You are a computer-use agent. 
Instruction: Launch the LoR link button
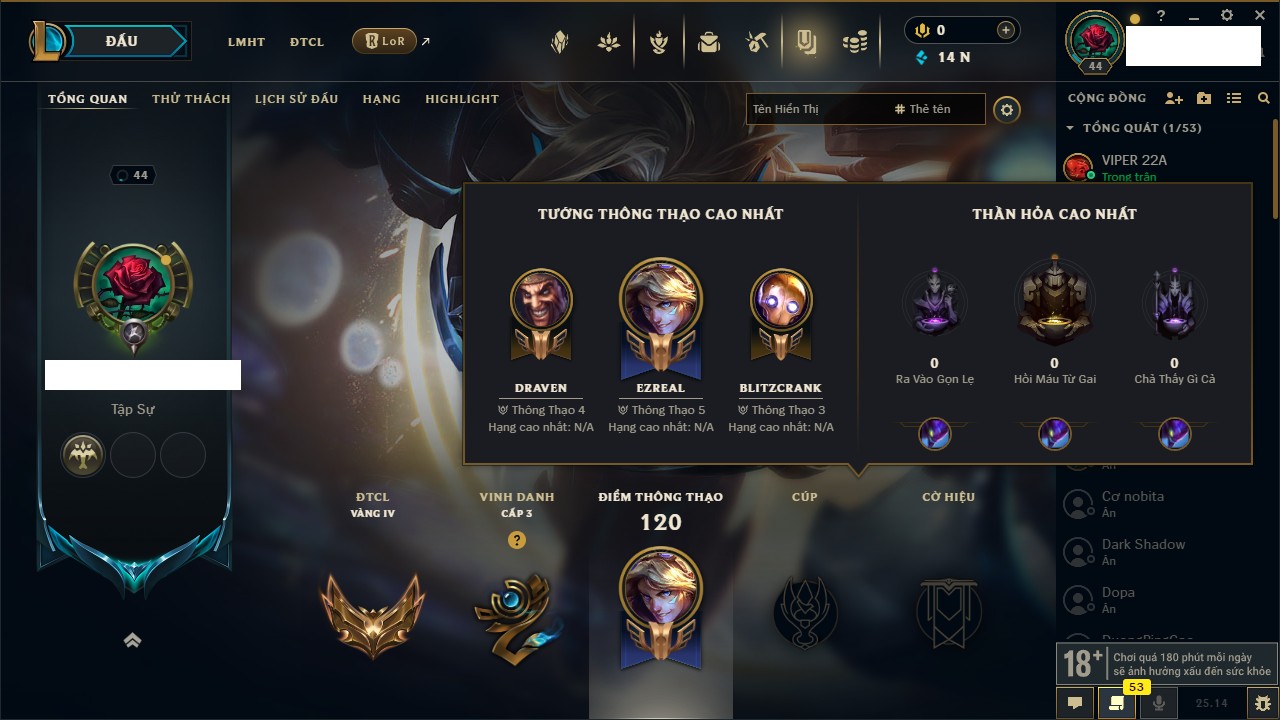pos(384,42)
